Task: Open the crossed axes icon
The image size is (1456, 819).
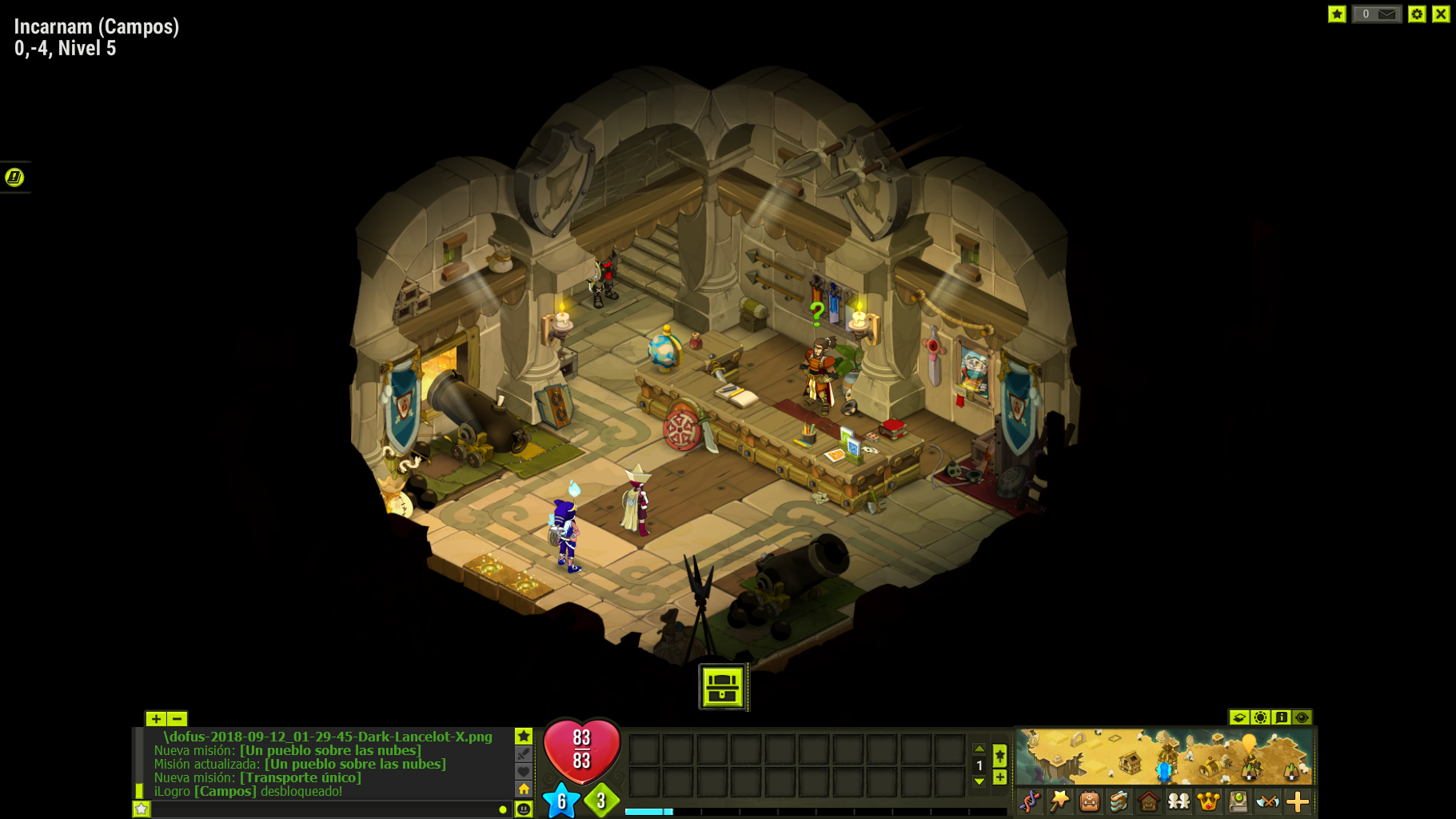Action: pyautogui.click(x=1267, y=801)
